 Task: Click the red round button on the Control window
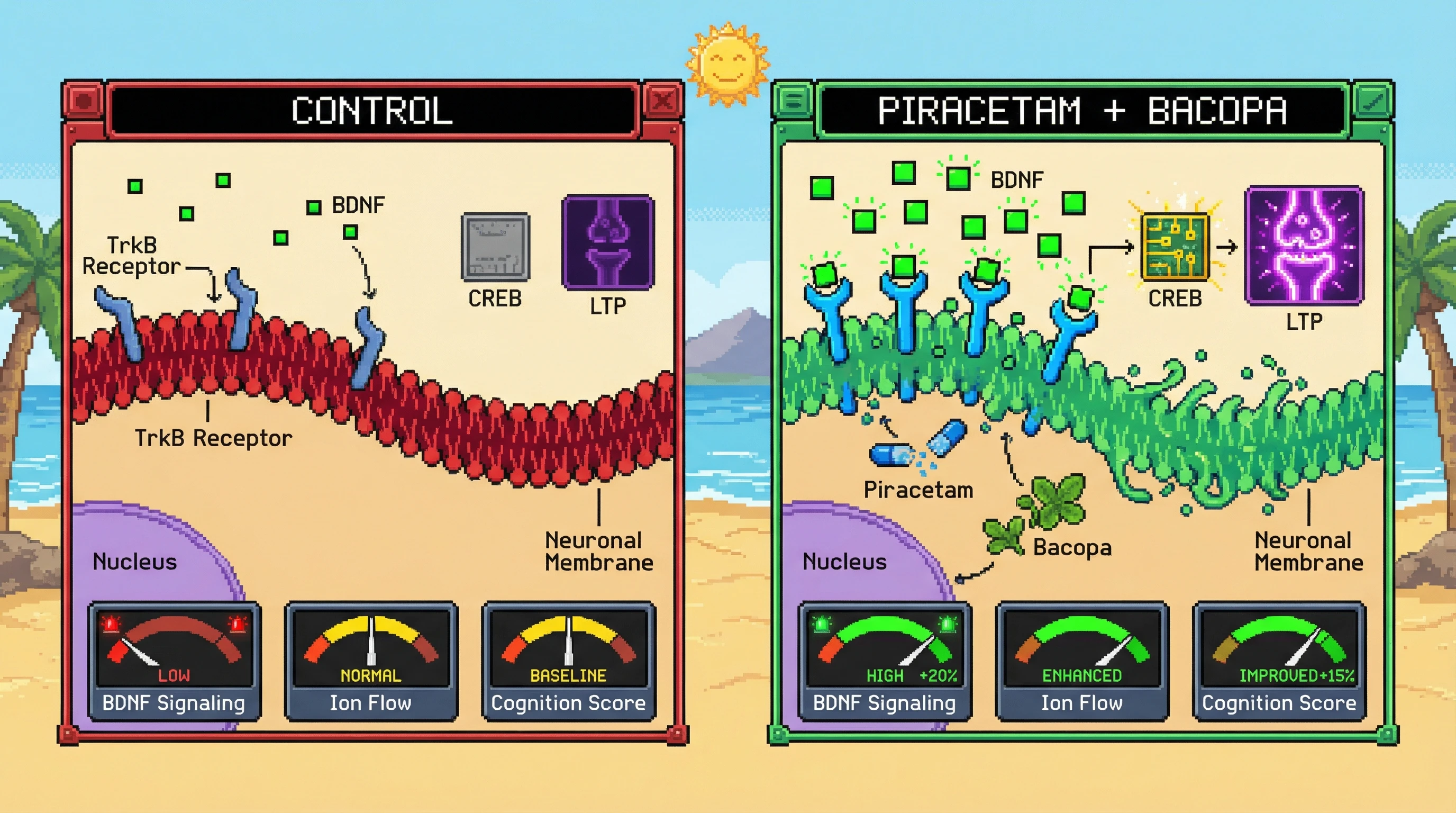click(x=84, y=101)
